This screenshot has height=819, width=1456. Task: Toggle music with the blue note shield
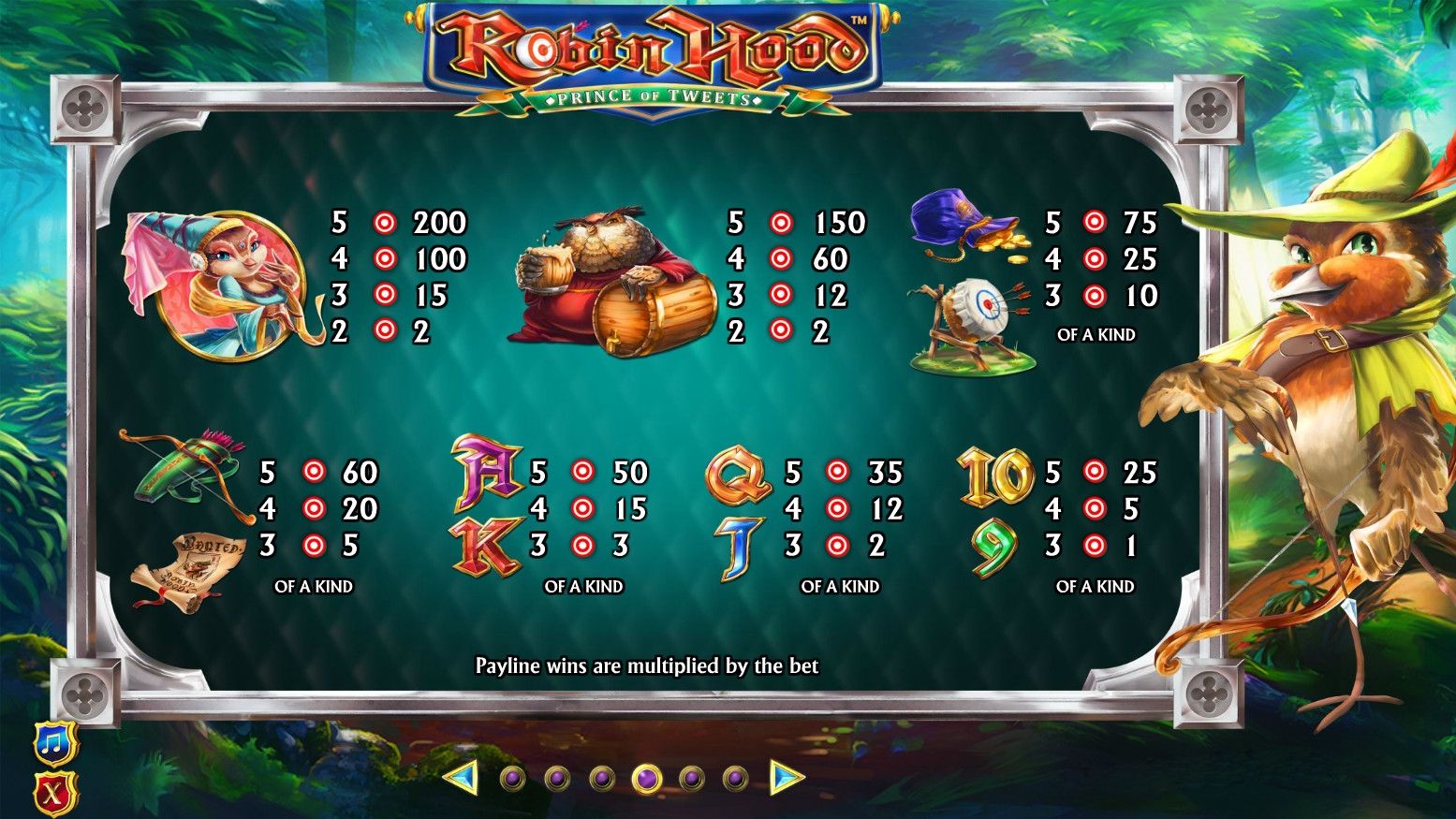pyautogui.click(x=55, y=744)
